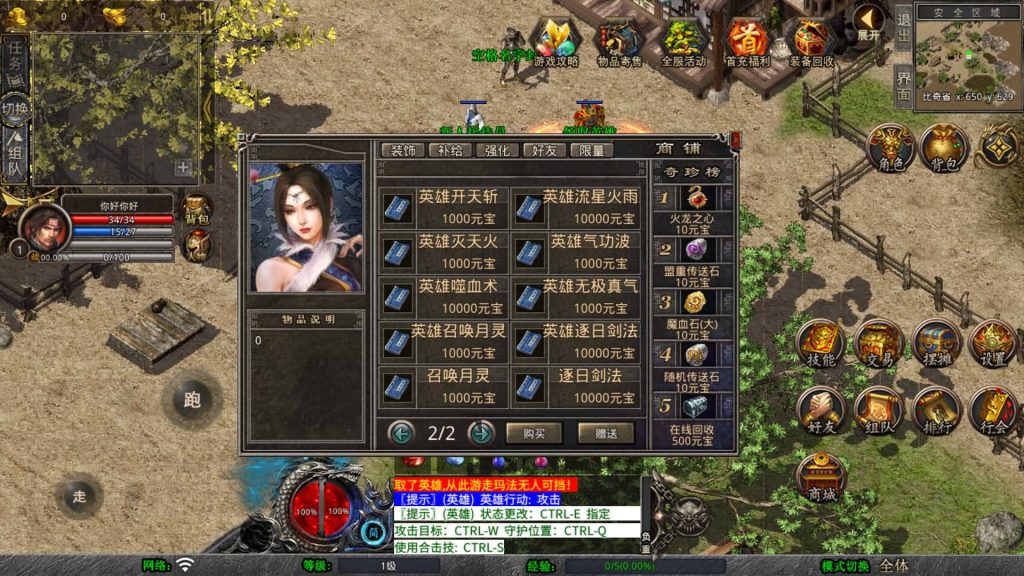Open the 商城 mall icon
The height and width of the screenshot is (576, 1024).
(823, 476)
